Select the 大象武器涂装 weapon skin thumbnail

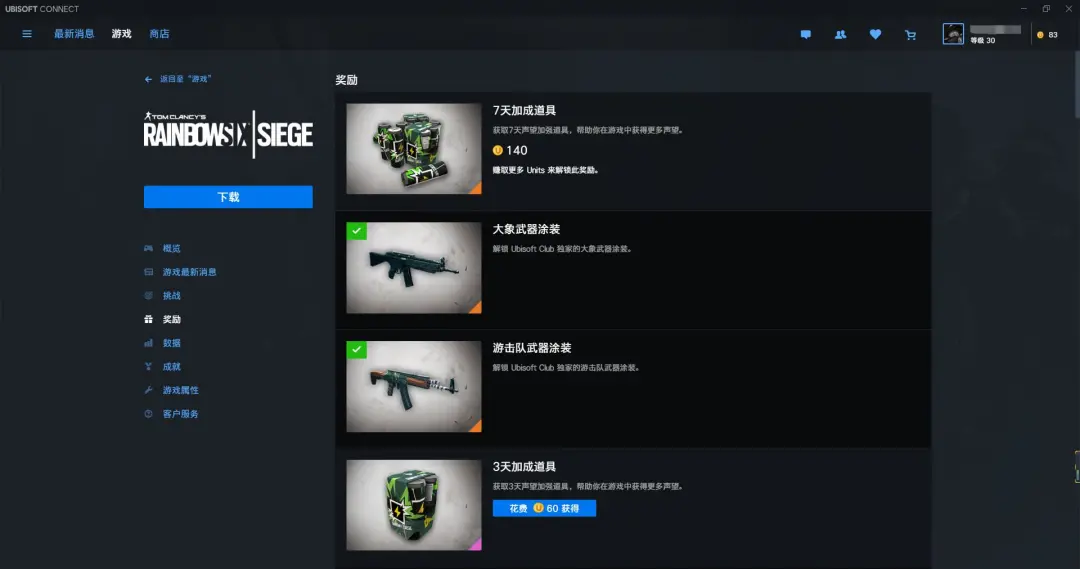click(414, 268)
